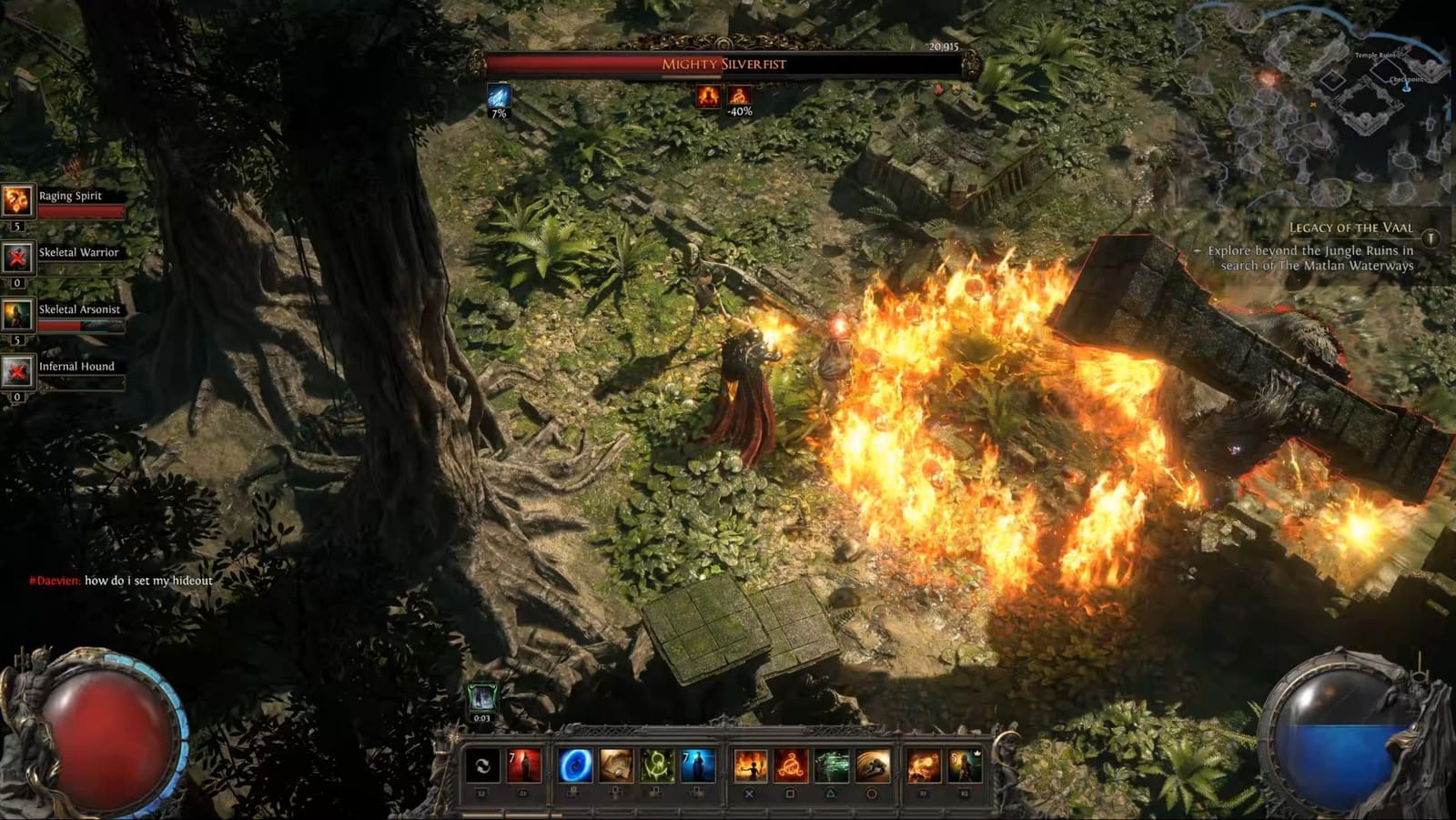
Task: Click the Skeletal Arsonist minion portrait
Action: pyautogui.click(x=16, y=314)
